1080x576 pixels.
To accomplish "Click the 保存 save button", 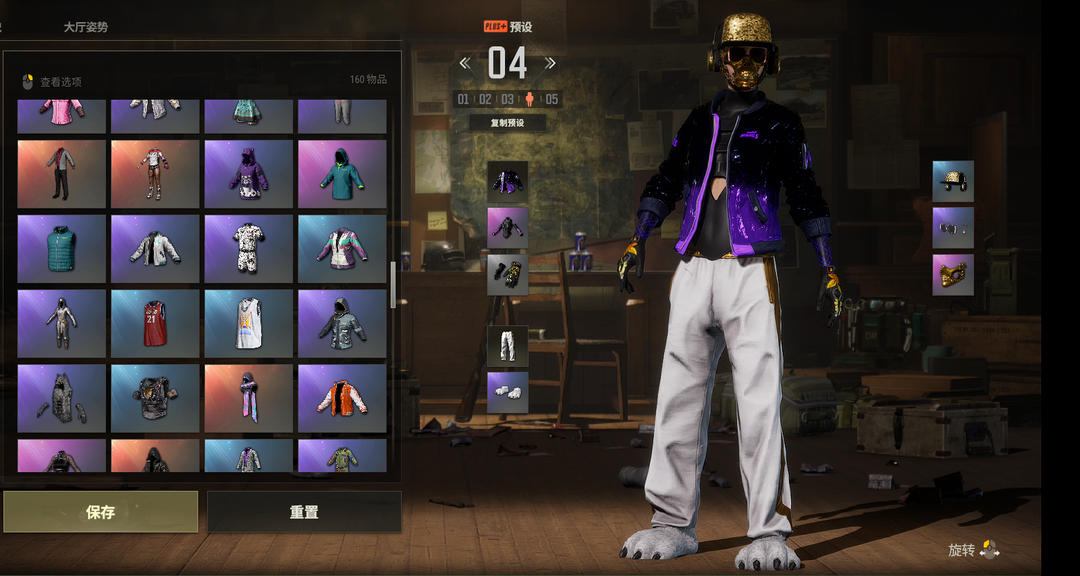I will point(100,512).
